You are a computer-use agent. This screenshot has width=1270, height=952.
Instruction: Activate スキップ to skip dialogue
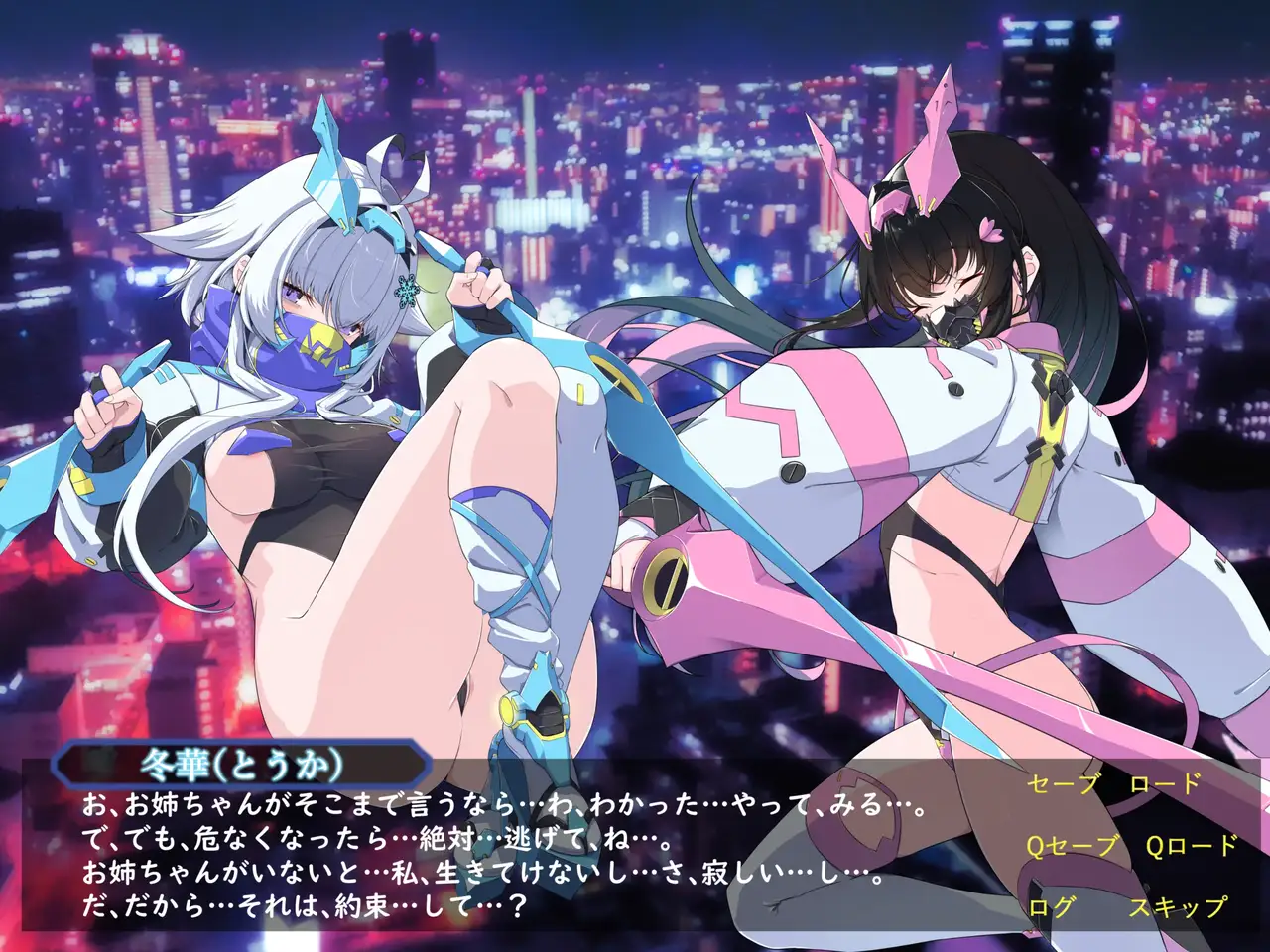1178,906
